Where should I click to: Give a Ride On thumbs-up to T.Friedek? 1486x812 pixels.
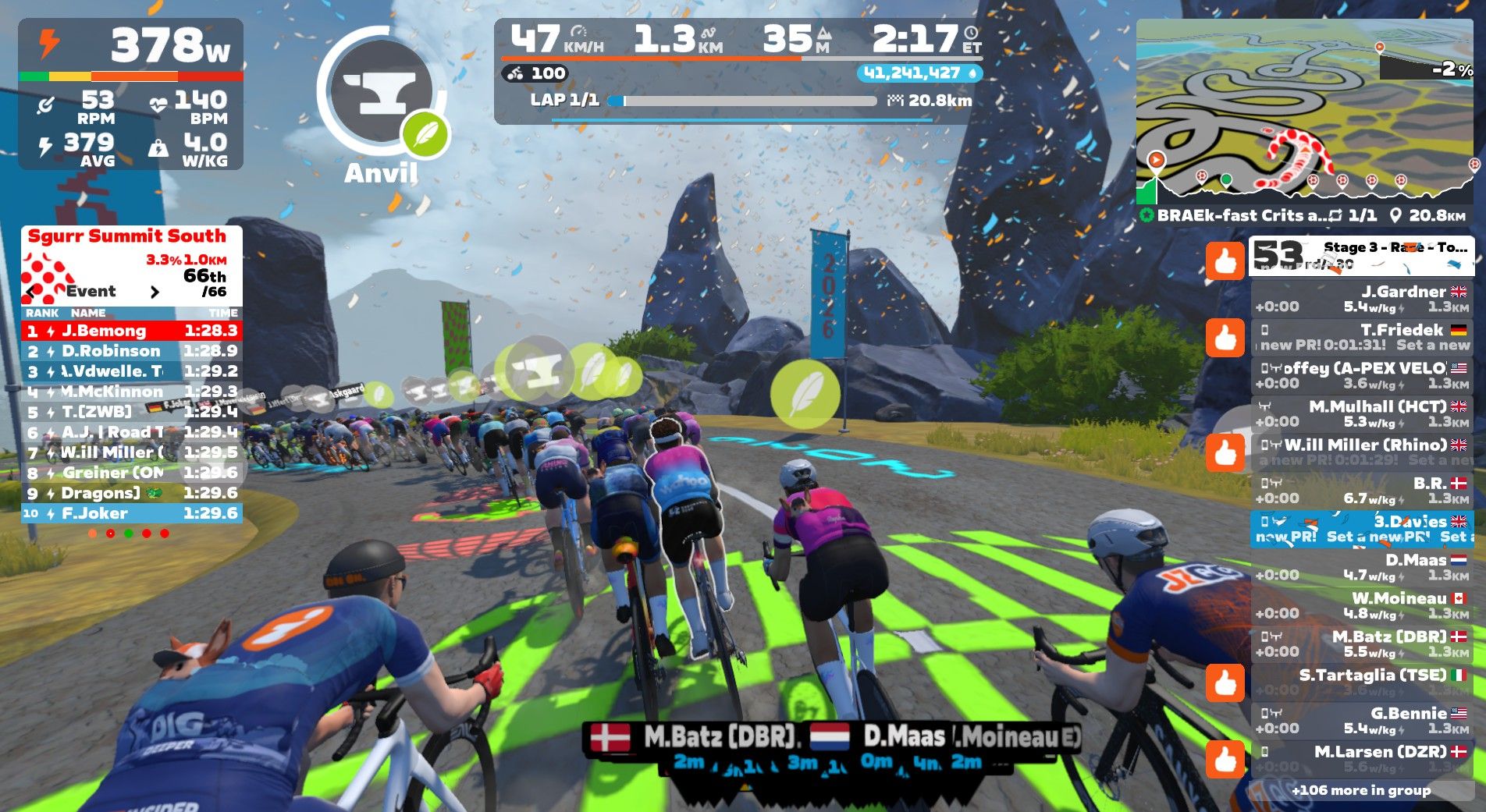click(x=1225, y=337)
